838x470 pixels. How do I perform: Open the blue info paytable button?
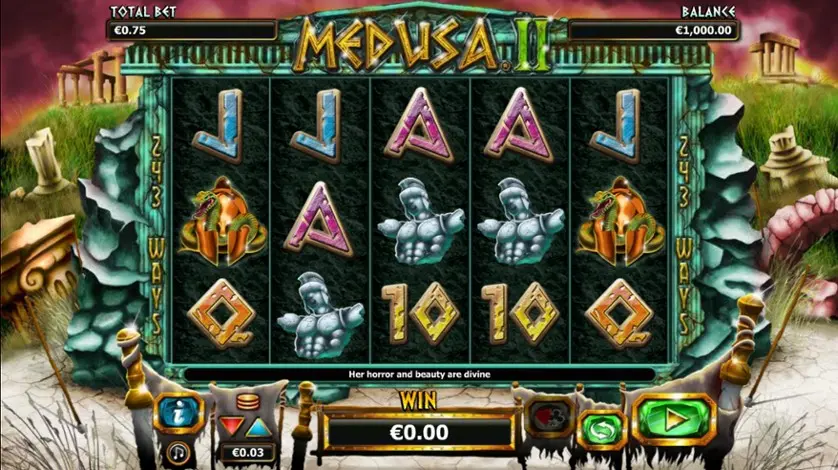pyautogui.click(x=179, y=412)
